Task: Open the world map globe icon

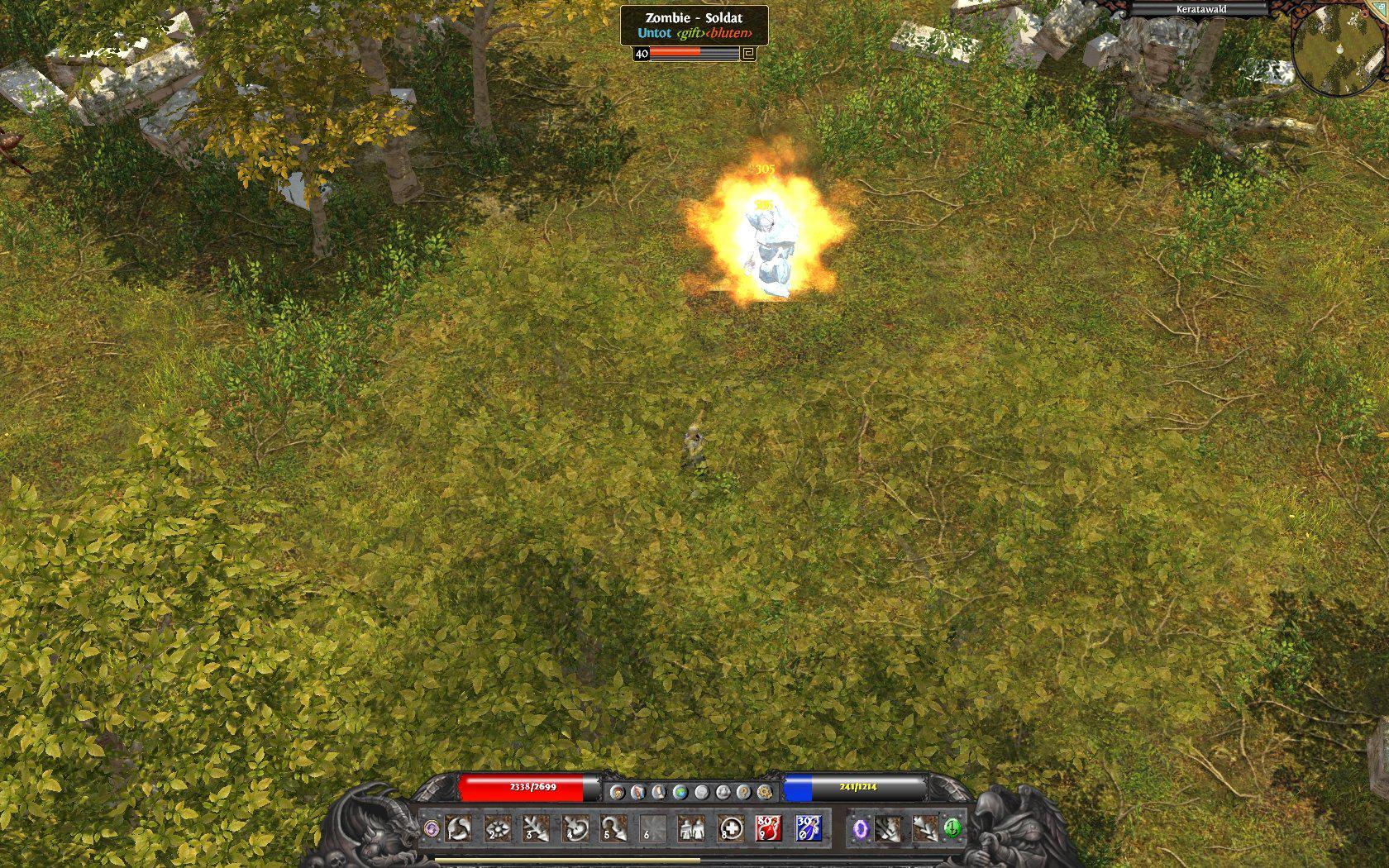Action: click(680, 792)
